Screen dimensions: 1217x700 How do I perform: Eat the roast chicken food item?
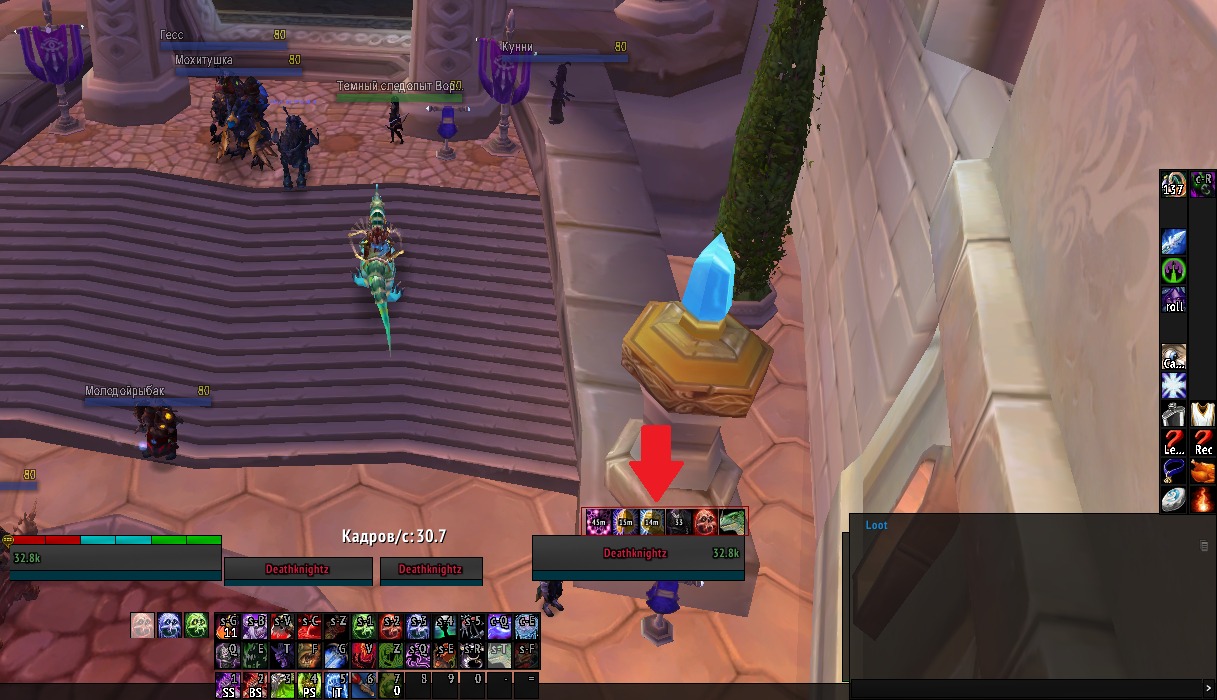1203,471
